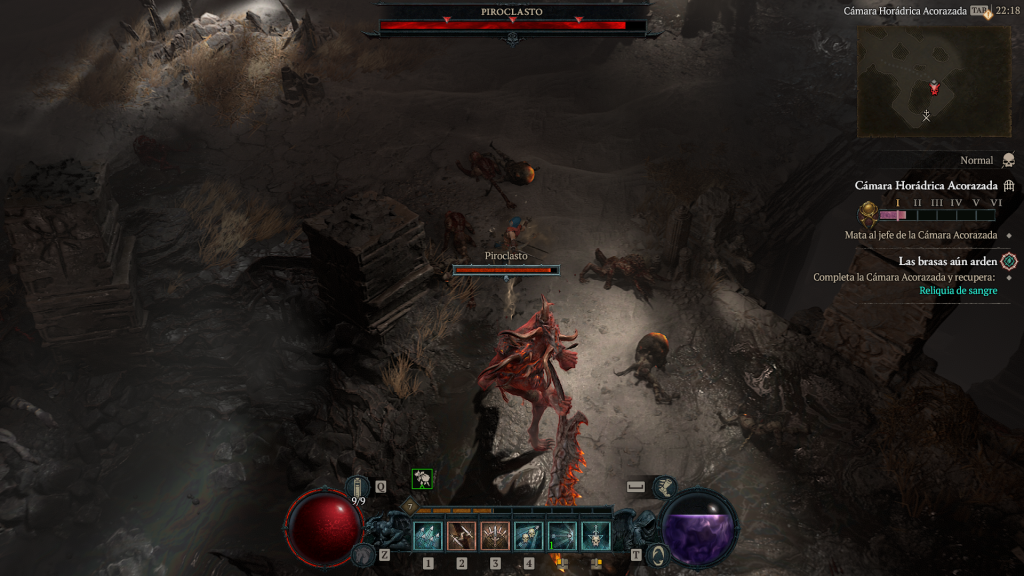Open the Las brasas aún arden quest
1024x576 pixels.
(x=948, y=261)
